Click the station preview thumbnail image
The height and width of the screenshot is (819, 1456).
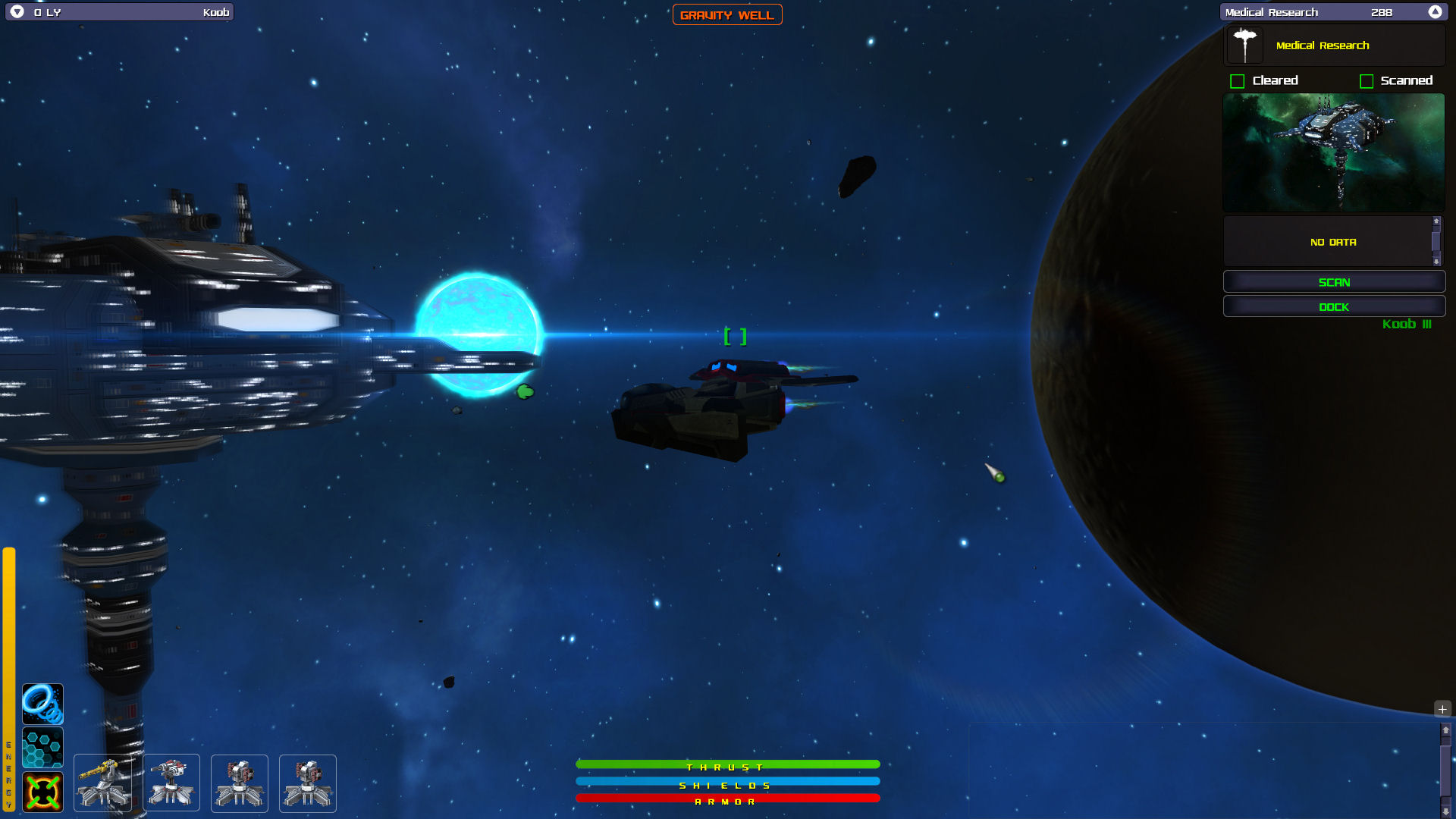tap(1333, 152)
